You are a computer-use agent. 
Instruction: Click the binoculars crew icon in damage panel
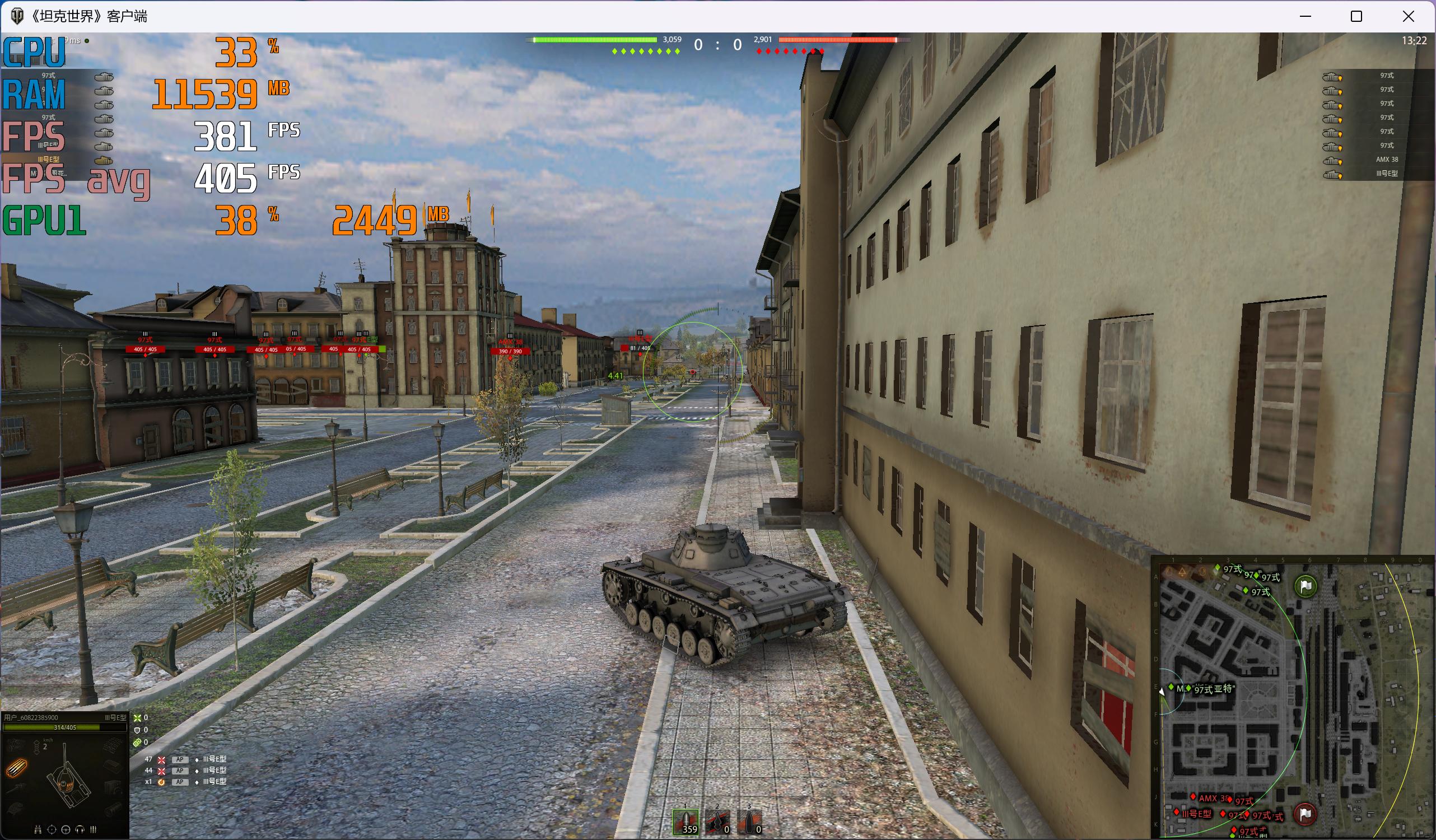pyautogui.click(x=38, y=830)
